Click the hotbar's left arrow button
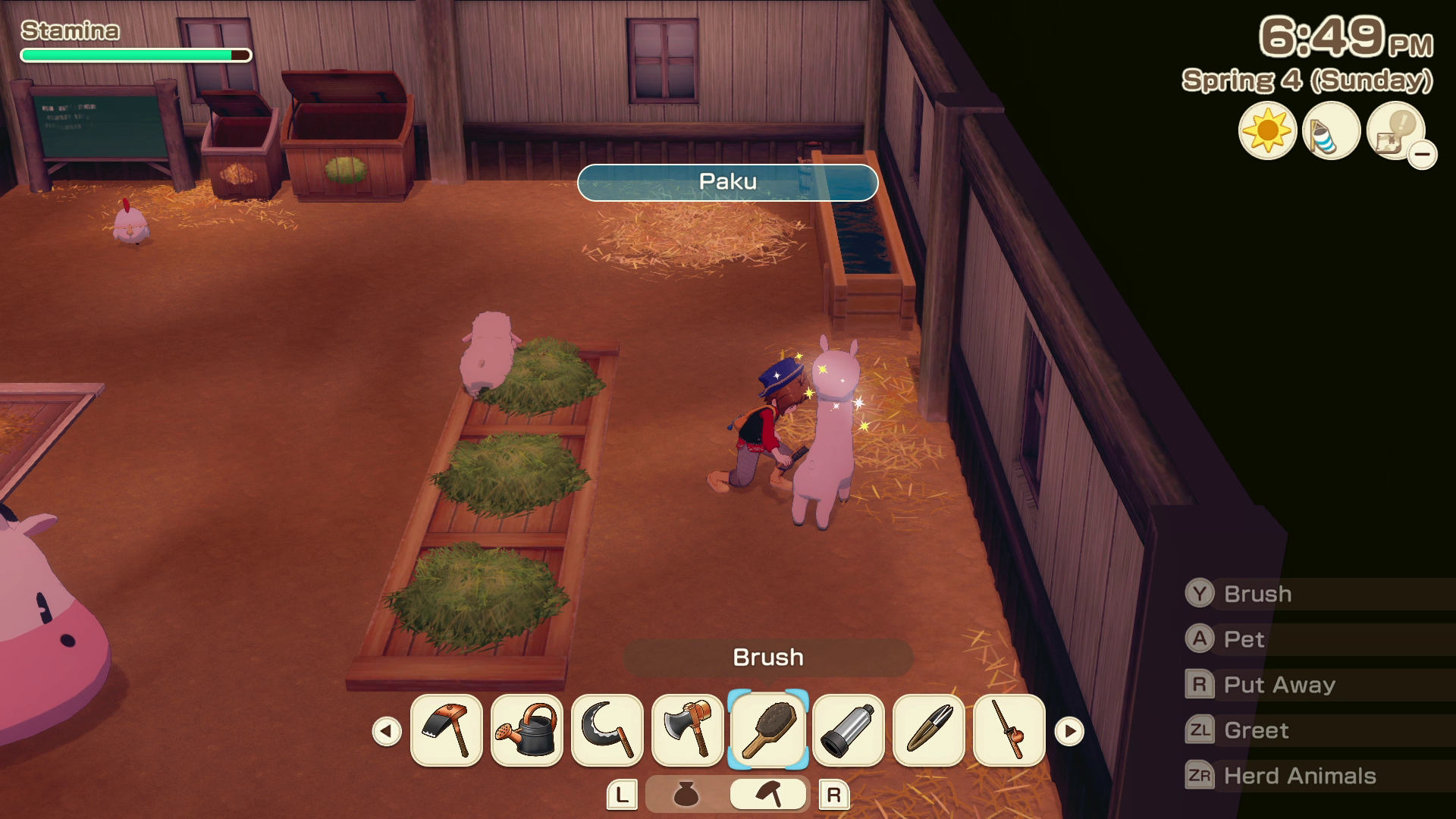Screen dimensions: 1456x819 point(387,732)
